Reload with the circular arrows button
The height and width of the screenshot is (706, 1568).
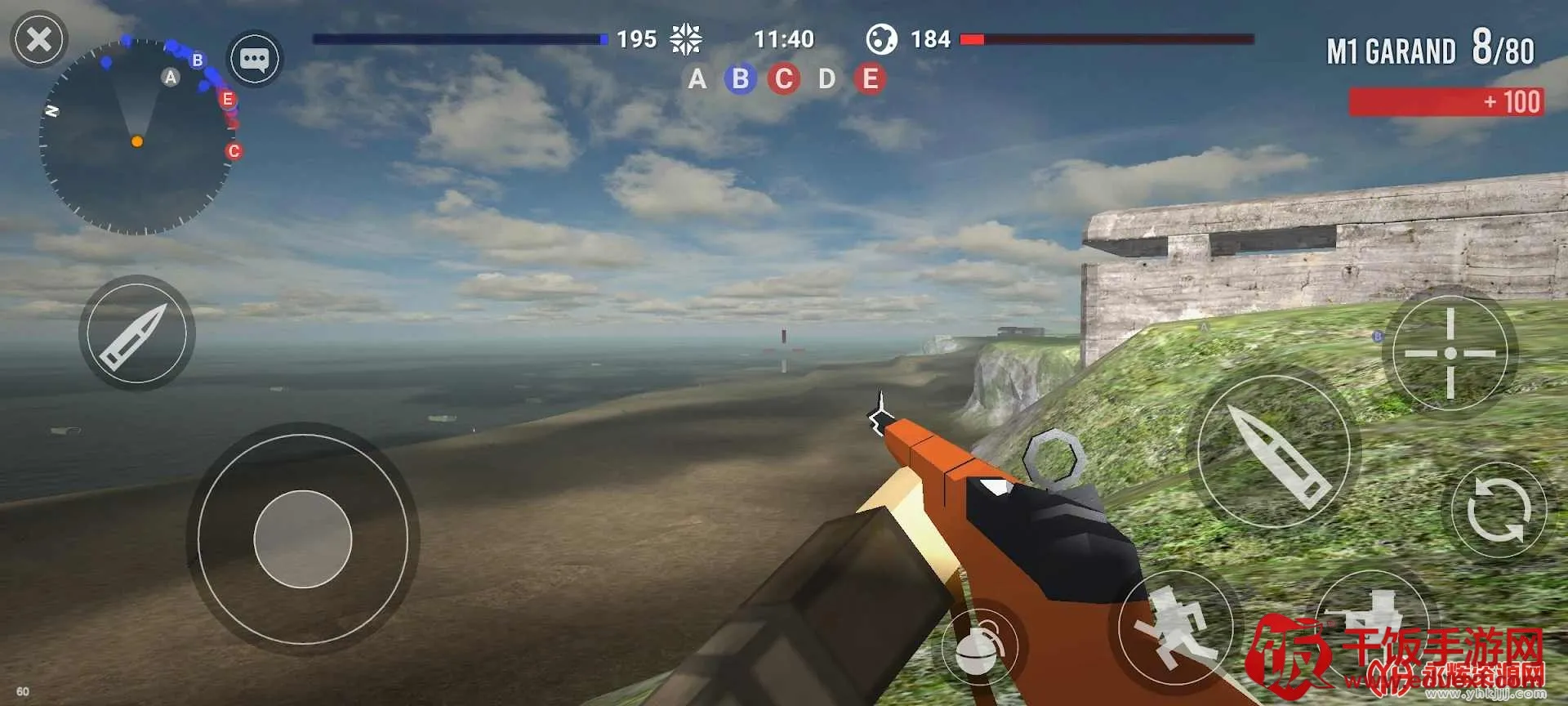(x=1498, y=510)
